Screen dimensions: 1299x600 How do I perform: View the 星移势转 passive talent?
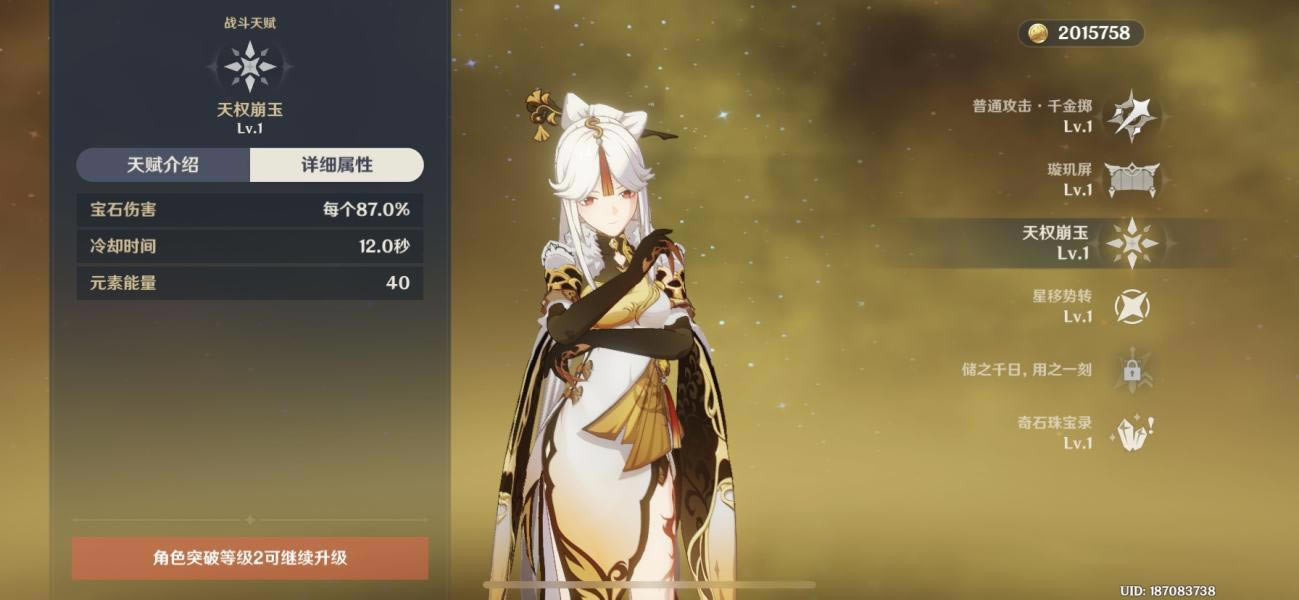coord(1131,306)
